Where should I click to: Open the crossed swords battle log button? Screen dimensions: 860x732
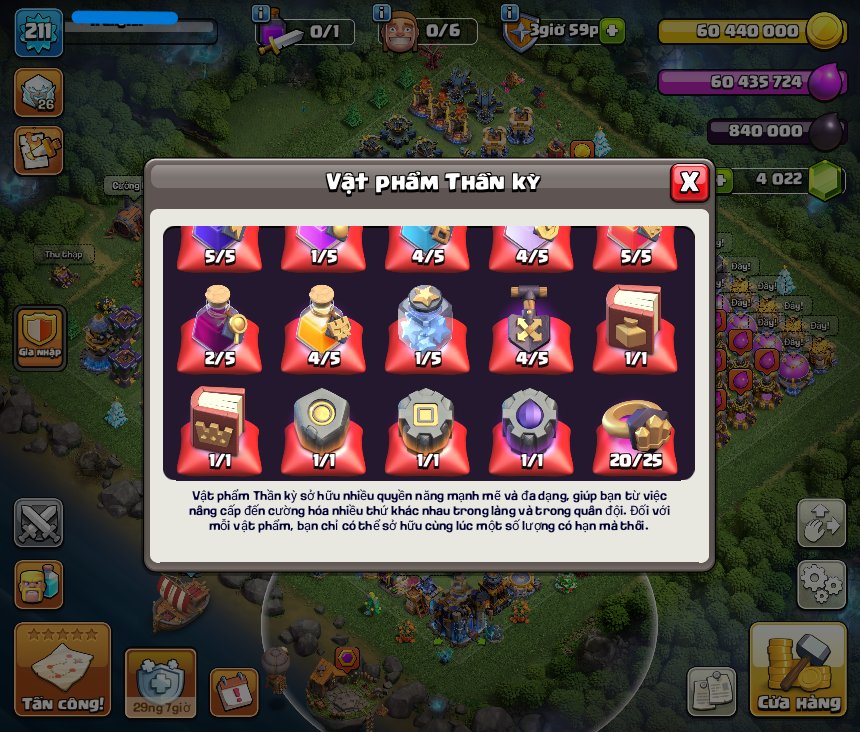click(38, 522)
